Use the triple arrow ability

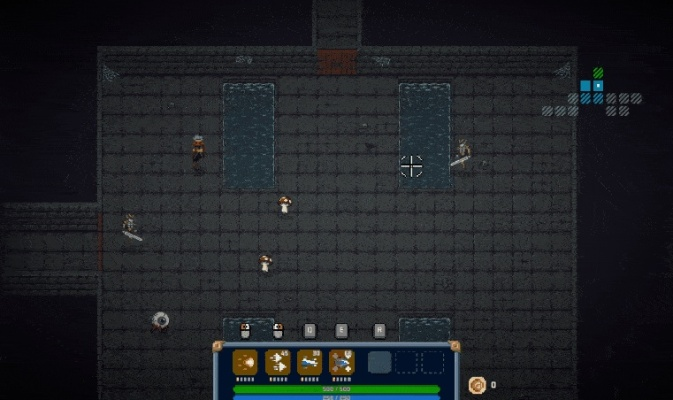tap(277, 362)
